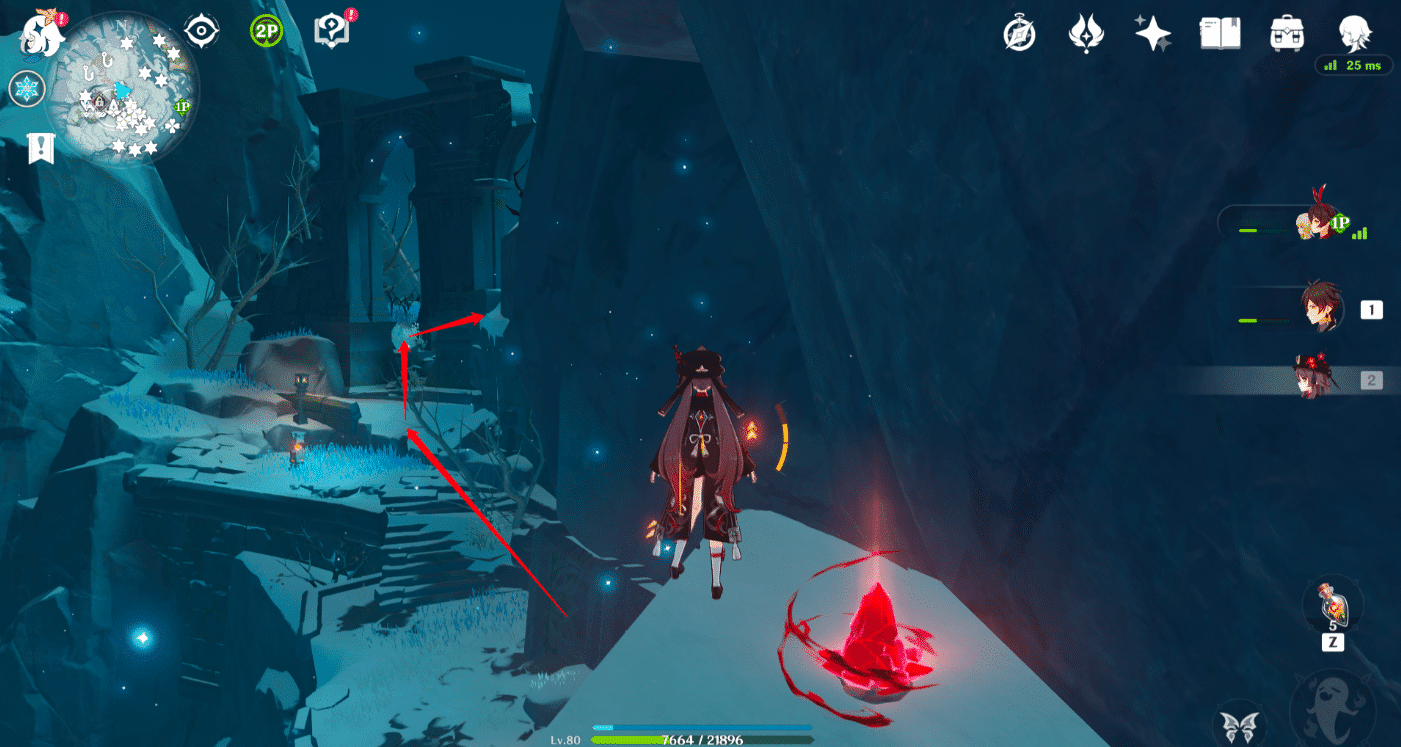The height and width of the screenshot is (747, 1401).
Task: Open the Events overview compass icon
Action: click(x=1019, y=33)
